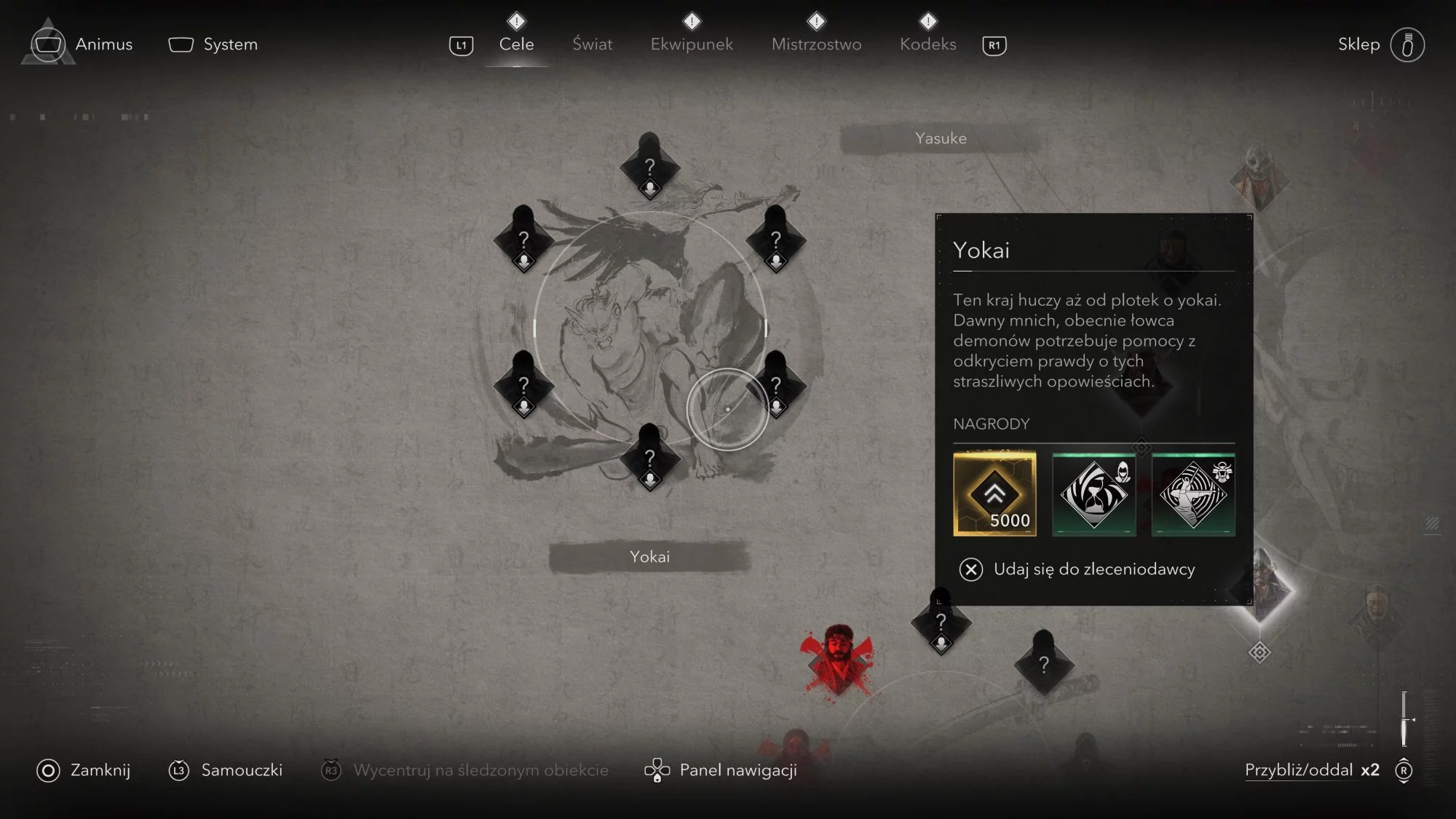Screen dimensions: 1456x819
Task: Open the Animus menu
Action: click(82, 44)
